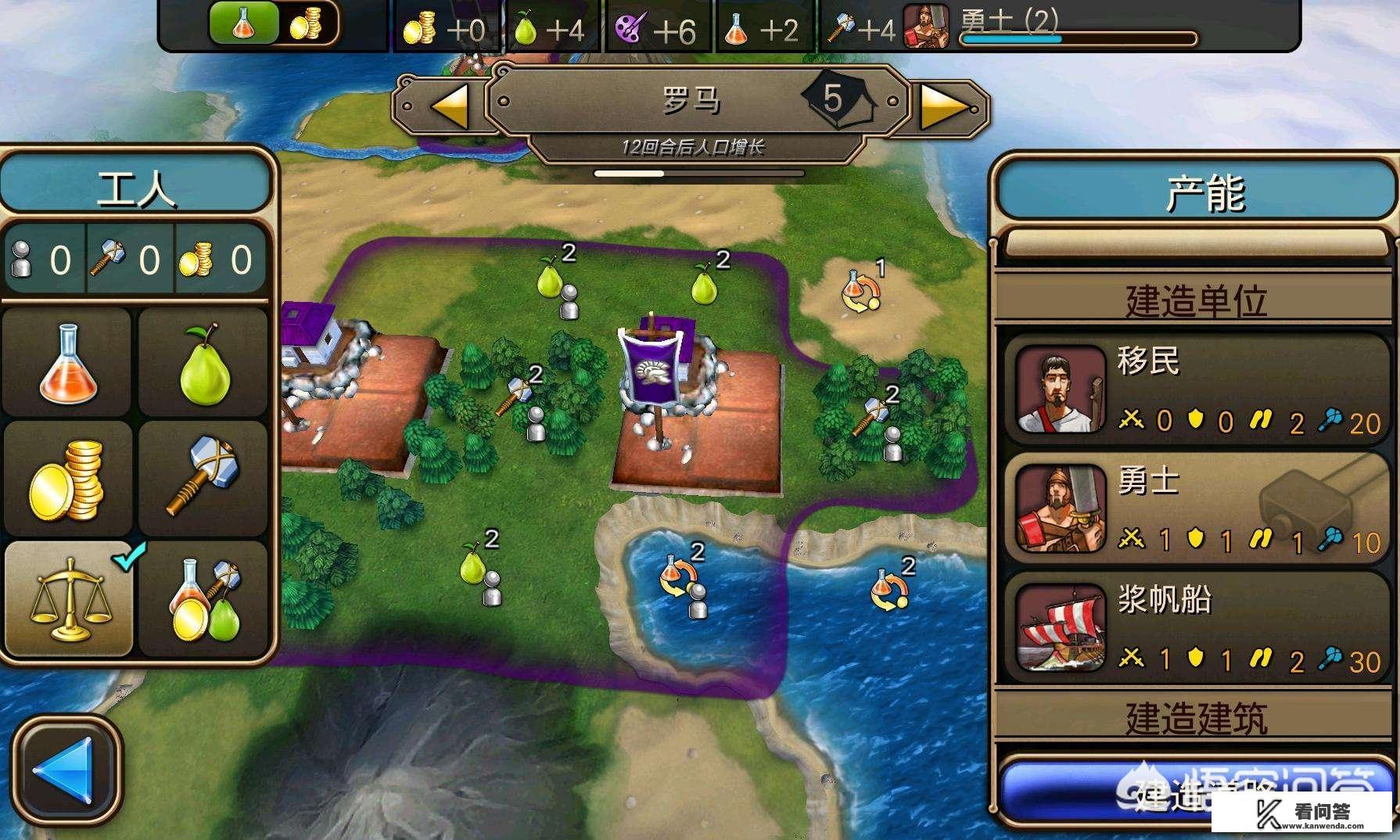Toggle the gold coins view in top bar

coord(306,23)
